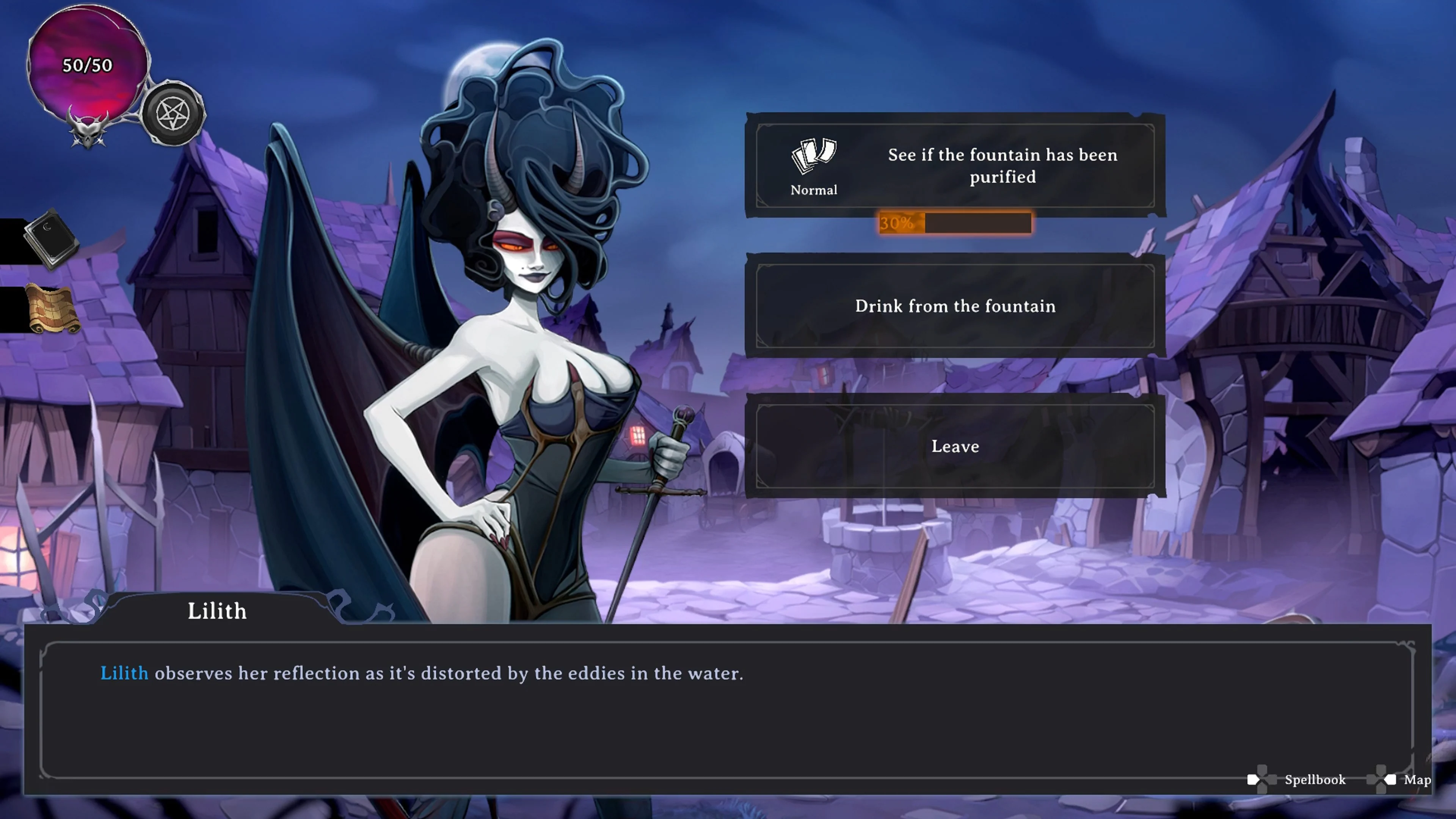
Task: Click the 30% purification progress bar
Action: (955, 223)
